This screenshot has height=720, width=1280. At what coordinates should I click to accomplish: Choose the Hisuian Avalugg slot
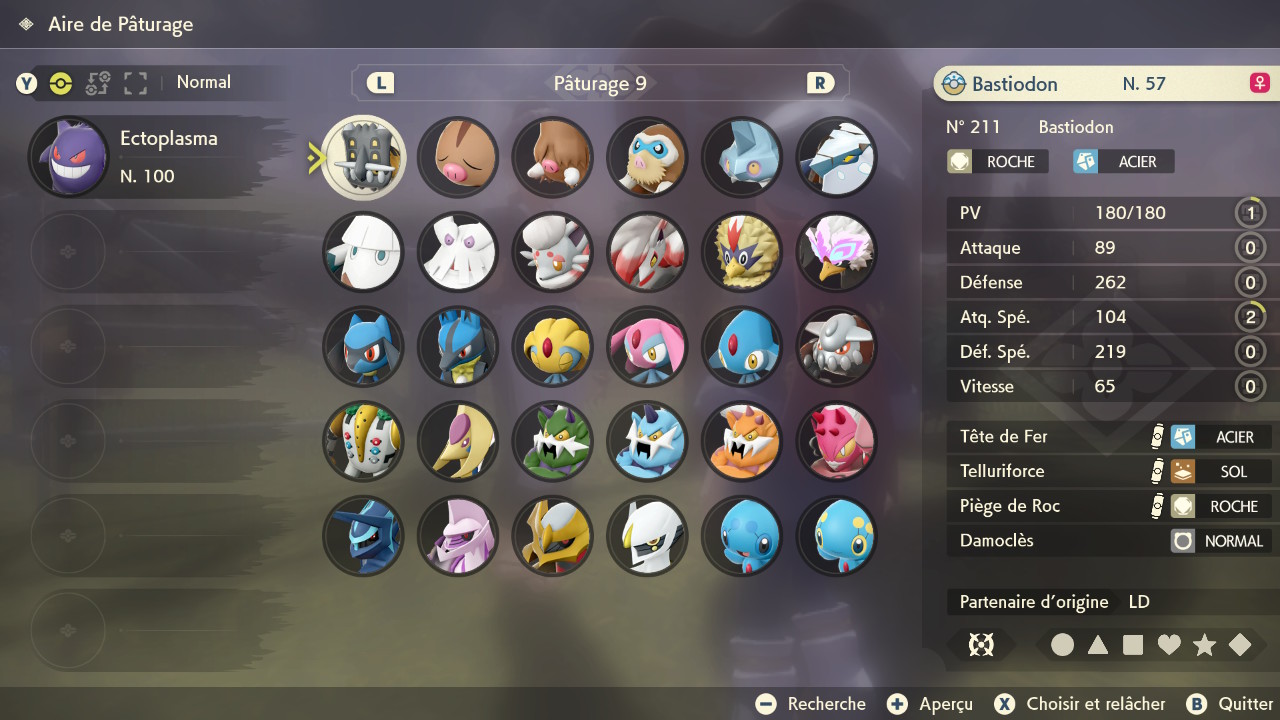837,157
